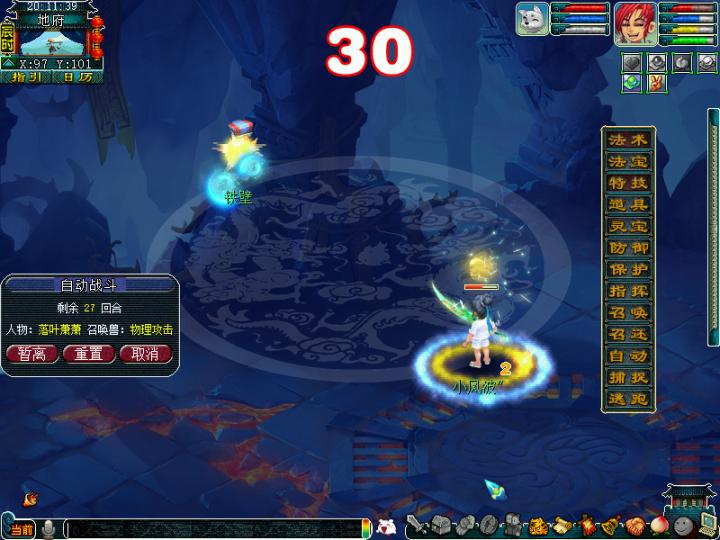Click the white wolf pet portrait
The width and height of the screenshot is (720, 540).
(534, 20)
